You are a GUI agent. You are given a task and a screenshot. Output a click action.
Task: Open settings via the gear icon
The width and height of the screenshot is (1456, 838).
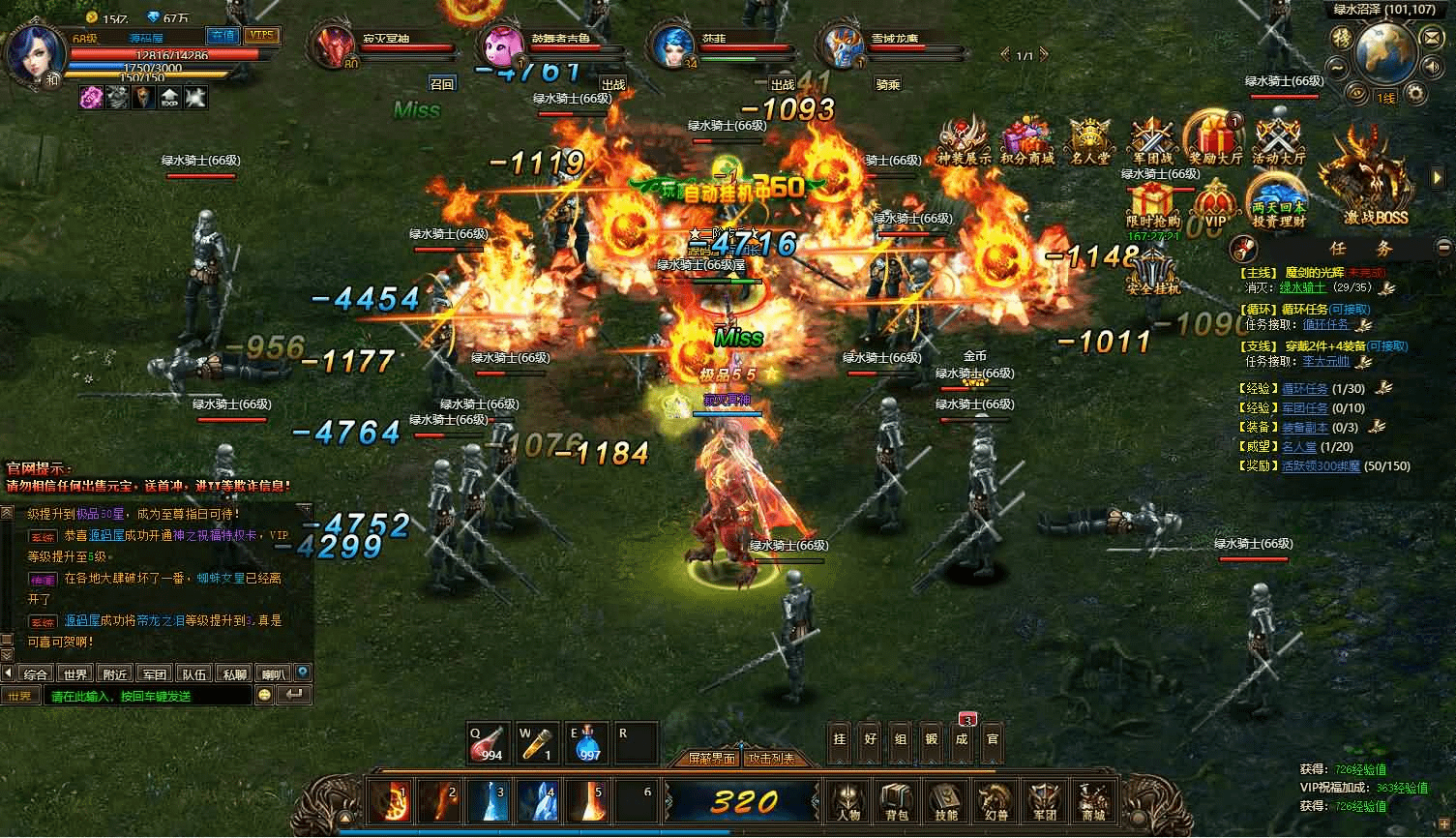pyautogui.click(x=1415, y=93)
